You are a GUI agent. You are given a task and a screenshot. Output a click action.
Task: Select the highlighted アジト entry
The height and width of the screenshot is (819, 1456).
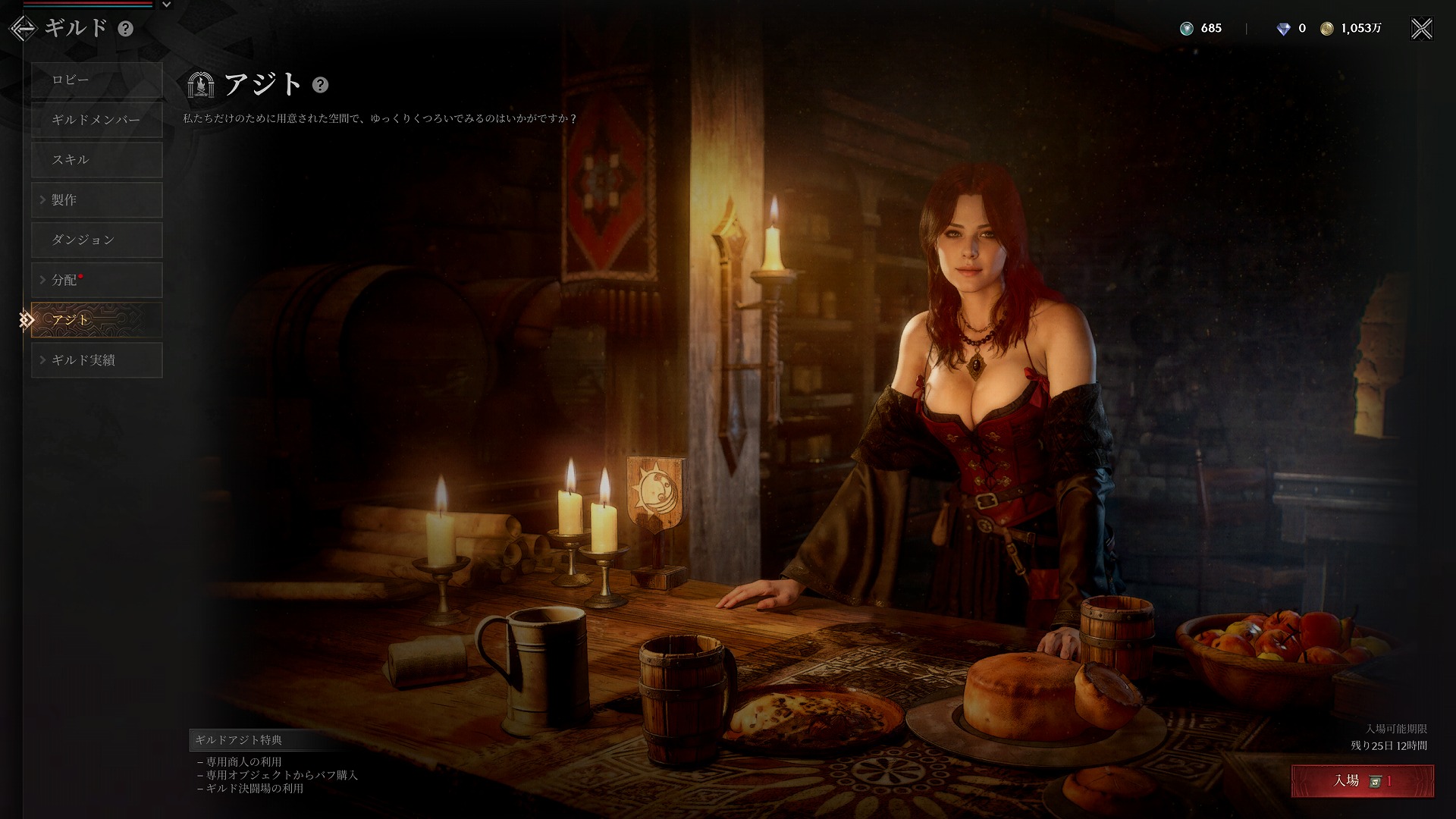click(x=97, y=320)
